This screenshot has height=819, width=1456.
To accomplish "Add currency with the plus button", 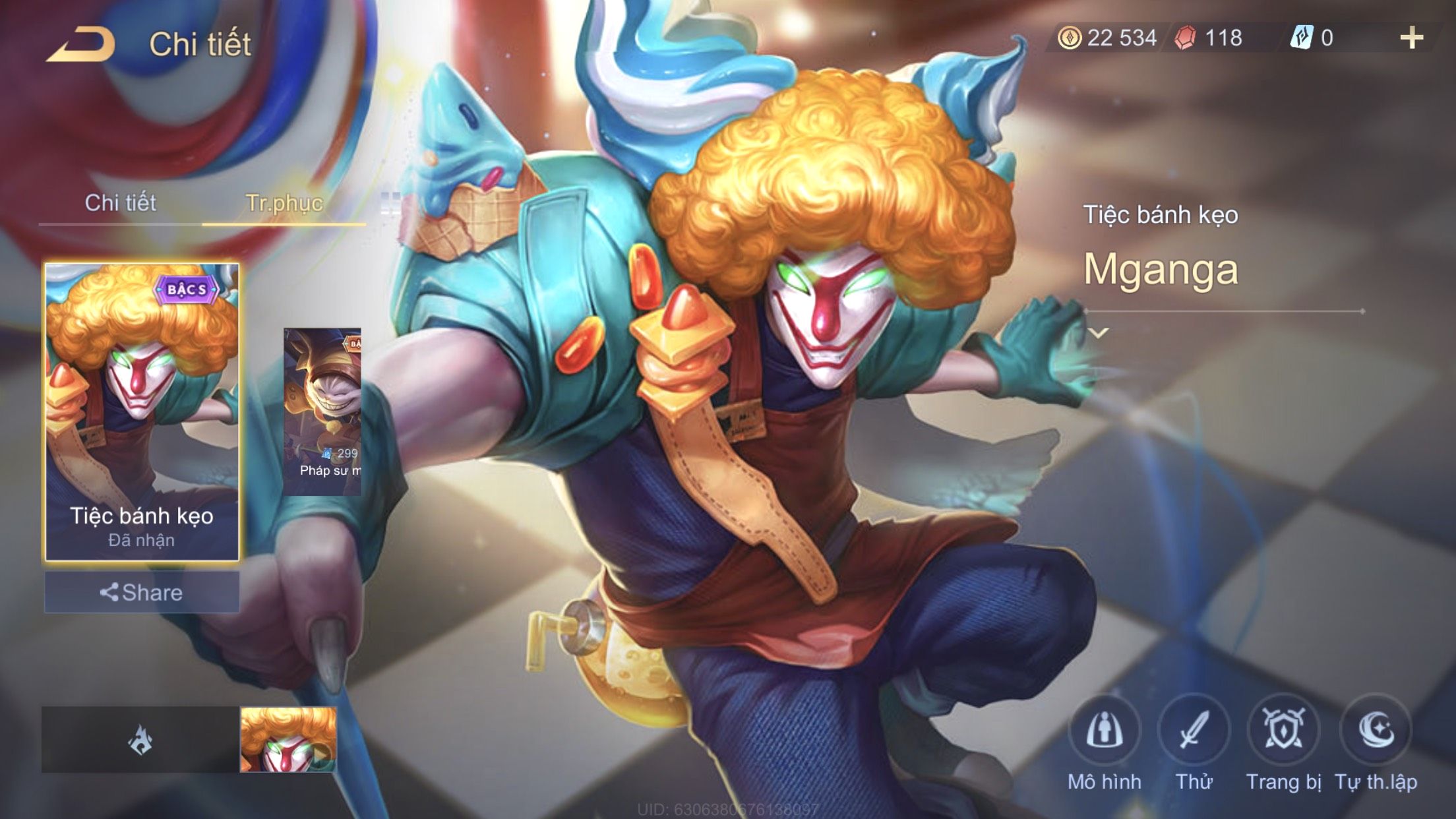I will pos(1411,38).
